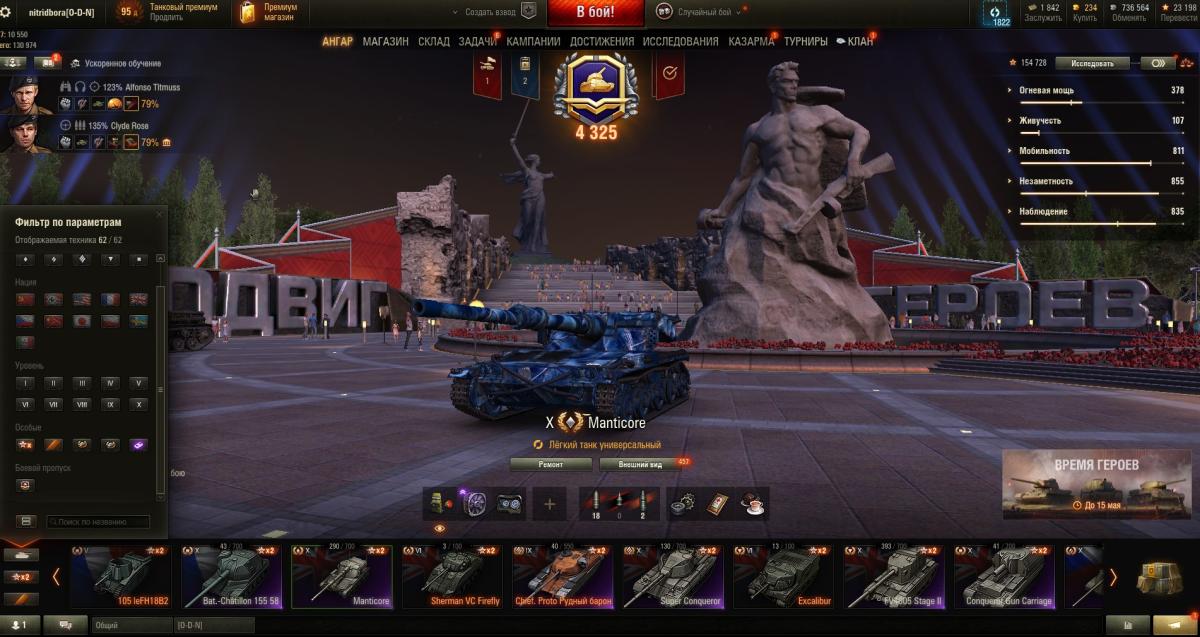Select the Super Conqueror tank

(x=673, y=577)
